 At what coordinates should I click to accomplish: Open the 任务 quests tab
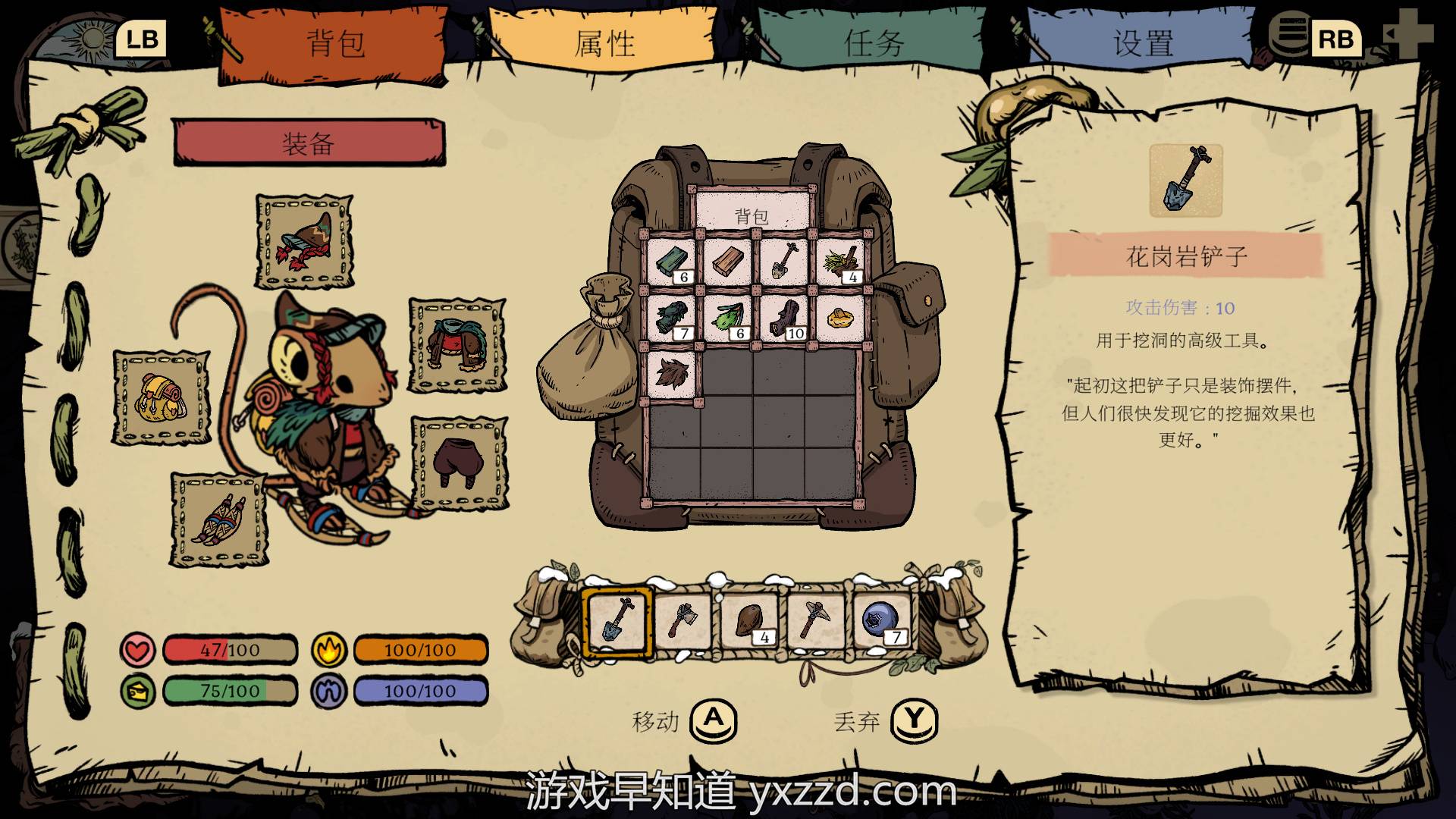[x=874, y=44]
